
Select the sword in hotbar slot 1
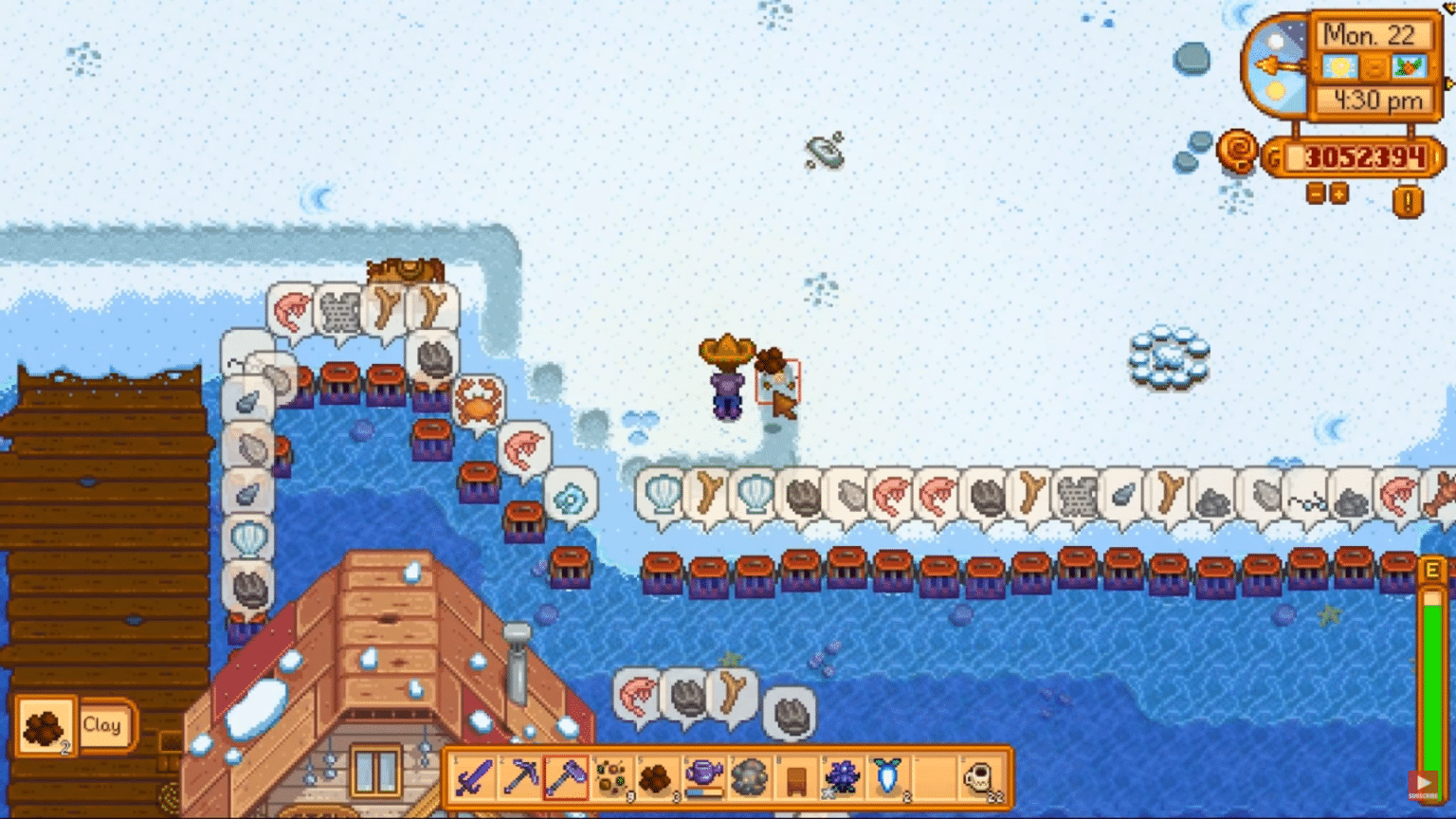(x=474, y=780)
